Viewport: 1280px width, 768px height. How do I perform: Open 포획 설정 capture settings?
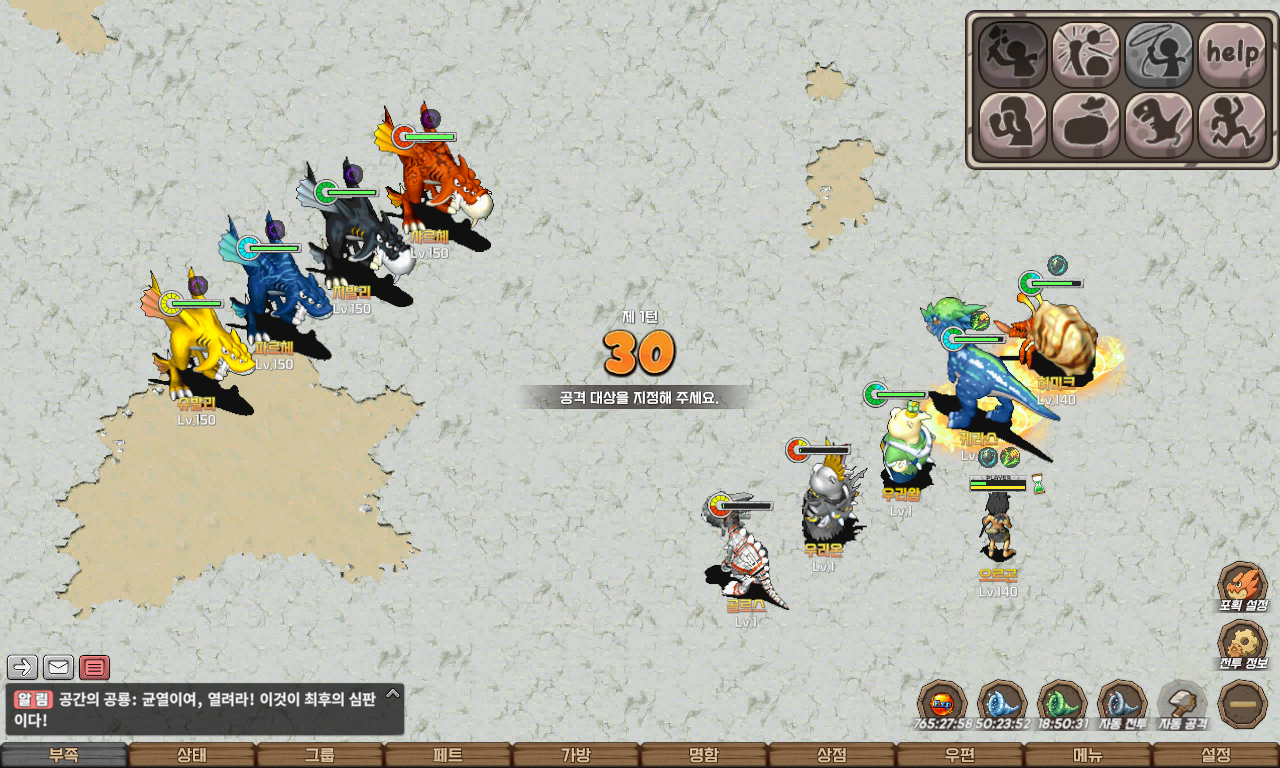pyautogui.click(x=1243, y=585)
